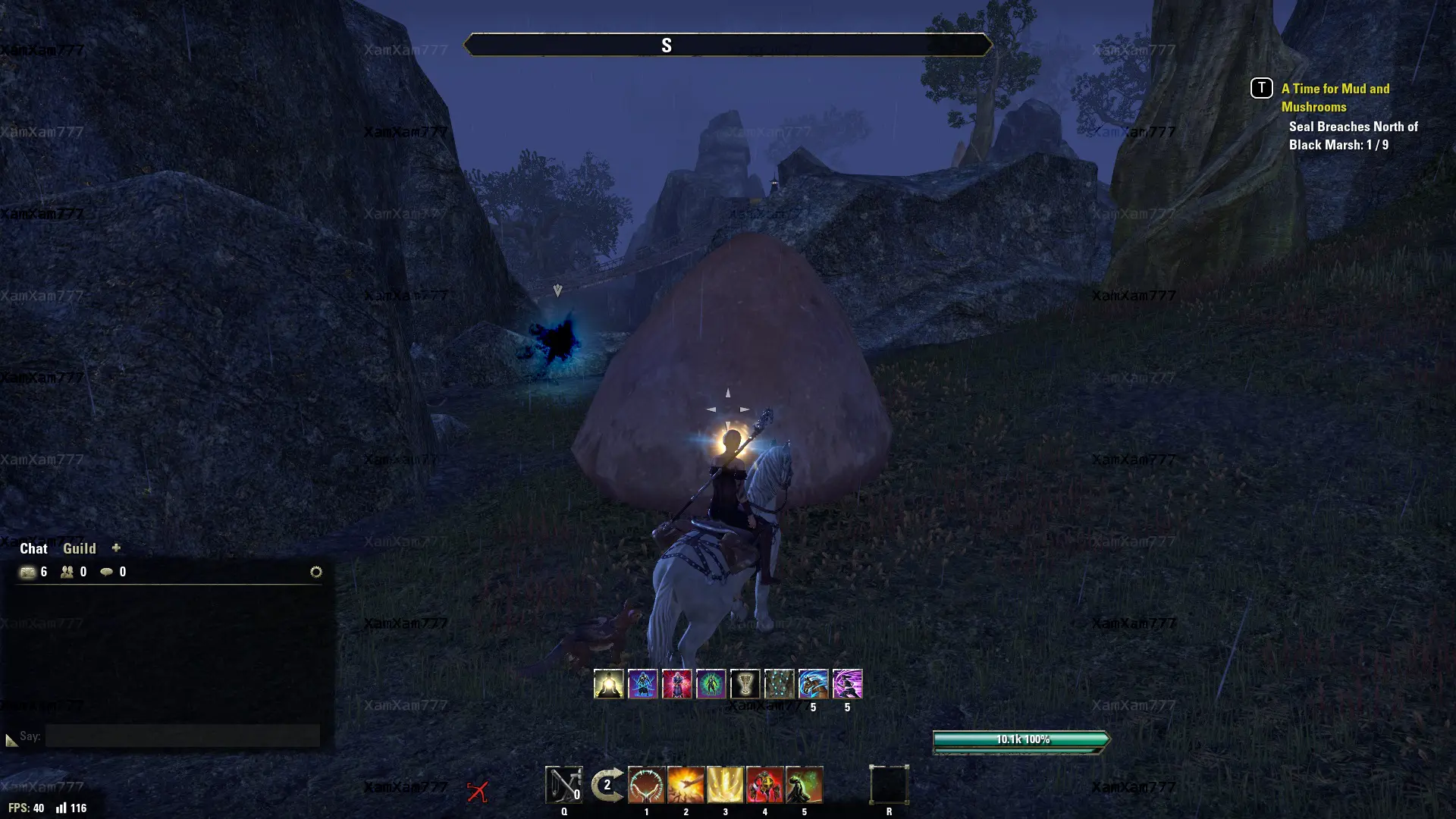Select the Chat tab

tap(33, 548)
